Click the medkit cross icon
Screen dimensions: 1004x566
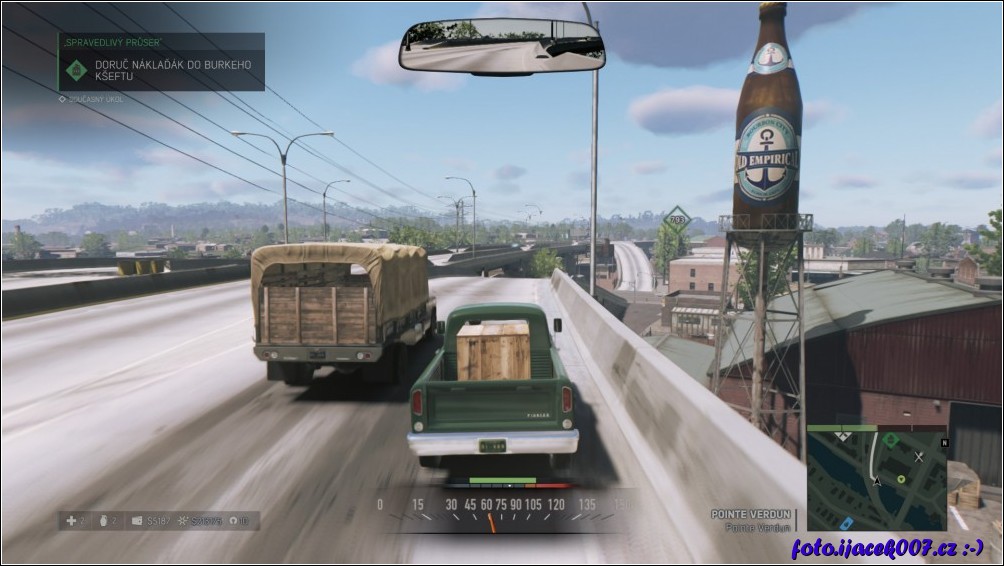[x=70, y=520]
